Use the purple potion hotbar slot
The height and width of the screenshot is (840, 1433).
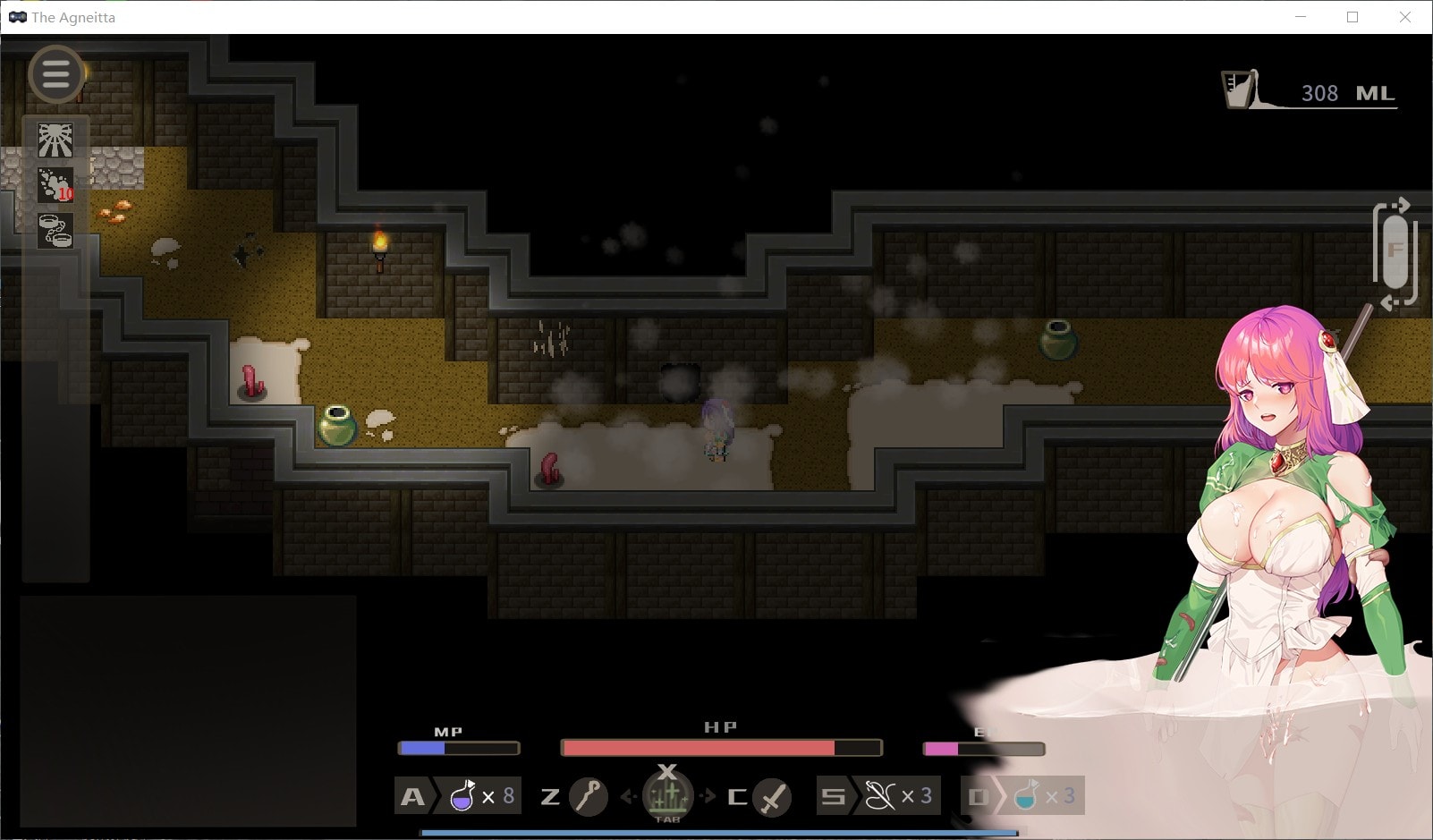(463, 795)
